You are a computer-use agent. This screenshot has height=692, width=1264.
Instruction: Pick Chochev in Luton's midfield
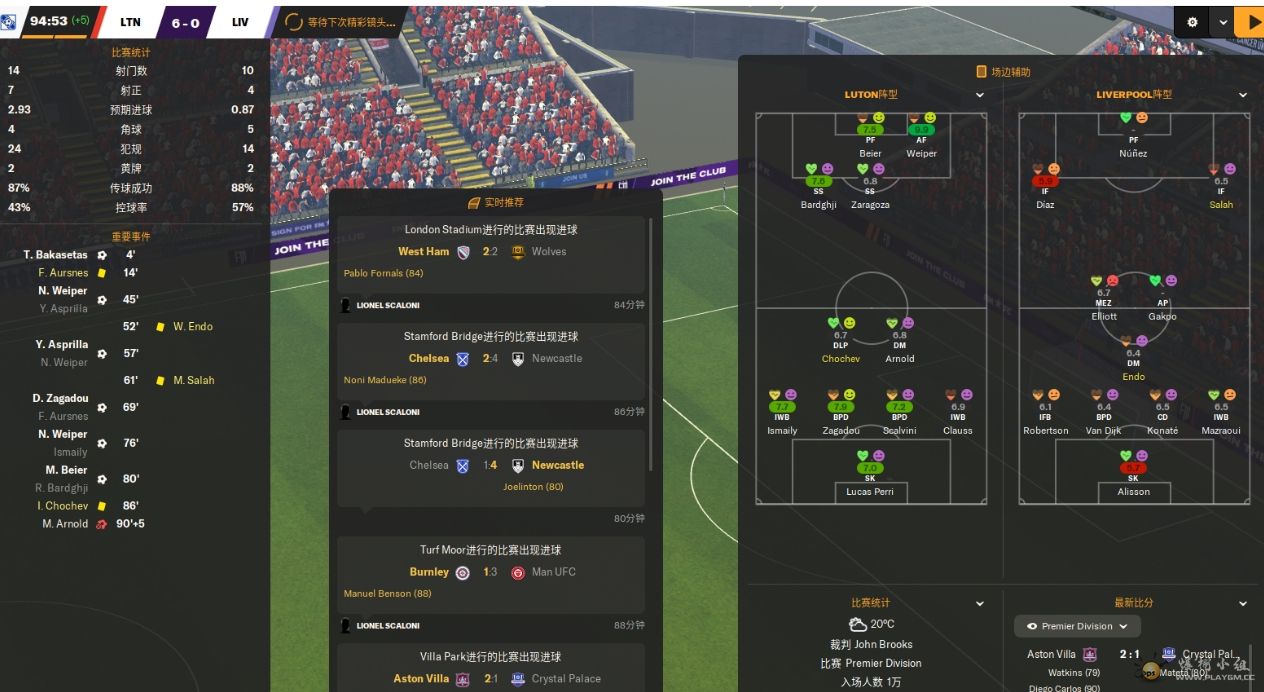(840, 358)
